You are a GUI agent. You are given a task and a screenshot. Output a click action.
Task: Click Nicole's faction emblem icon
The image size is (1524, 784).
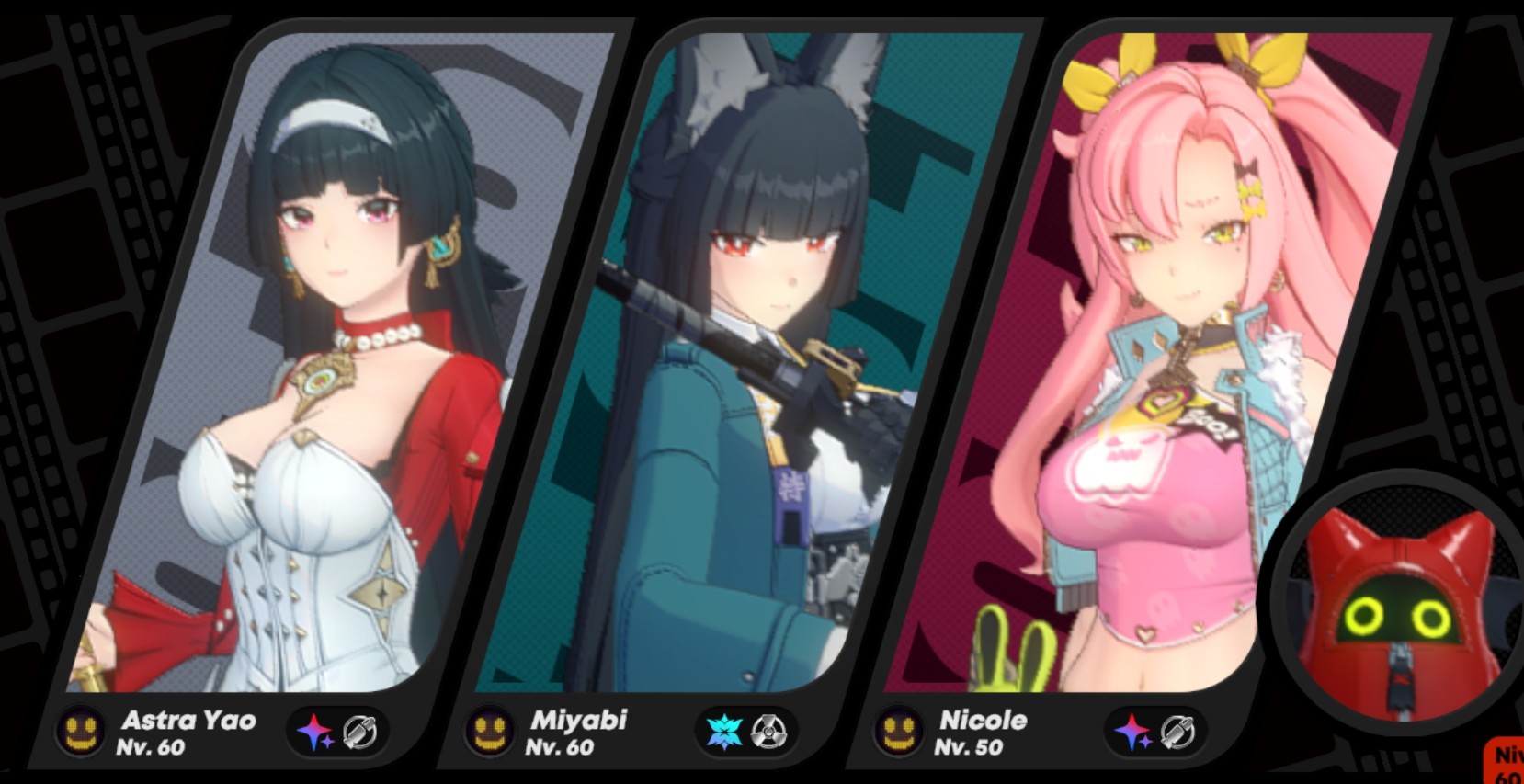(899, 731)
